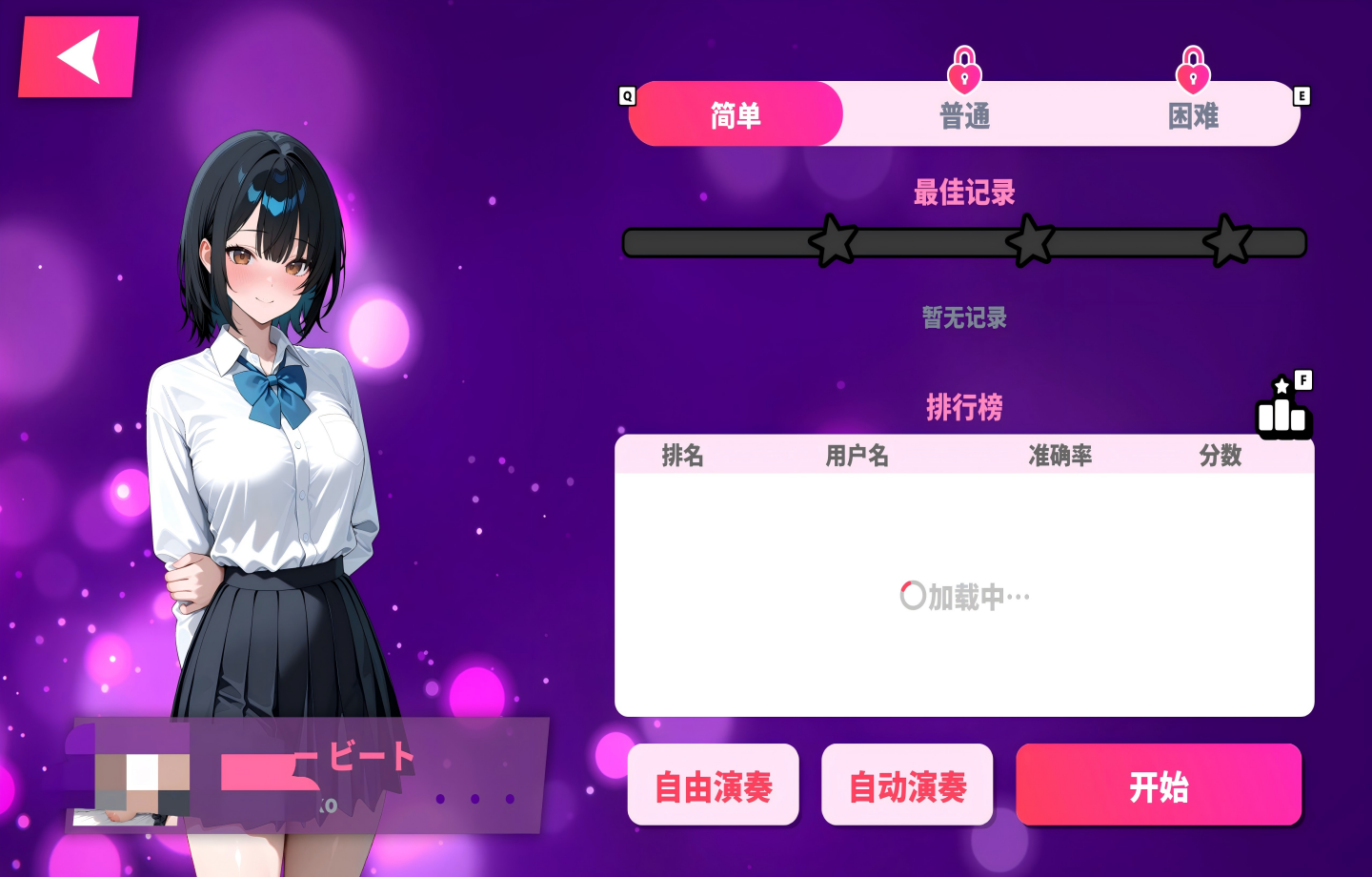
Task: Select the 普通 difficulty tab
Action: click(965, 114)
